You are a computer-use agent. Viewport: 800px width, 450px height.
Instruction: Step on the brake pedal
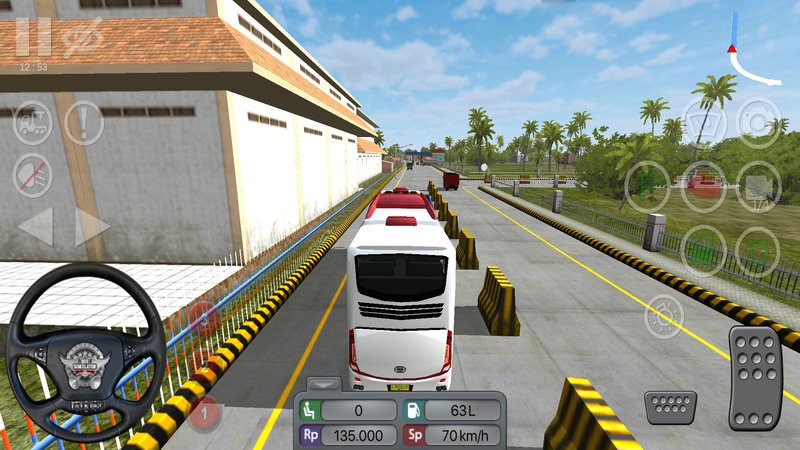click(670, 408)
